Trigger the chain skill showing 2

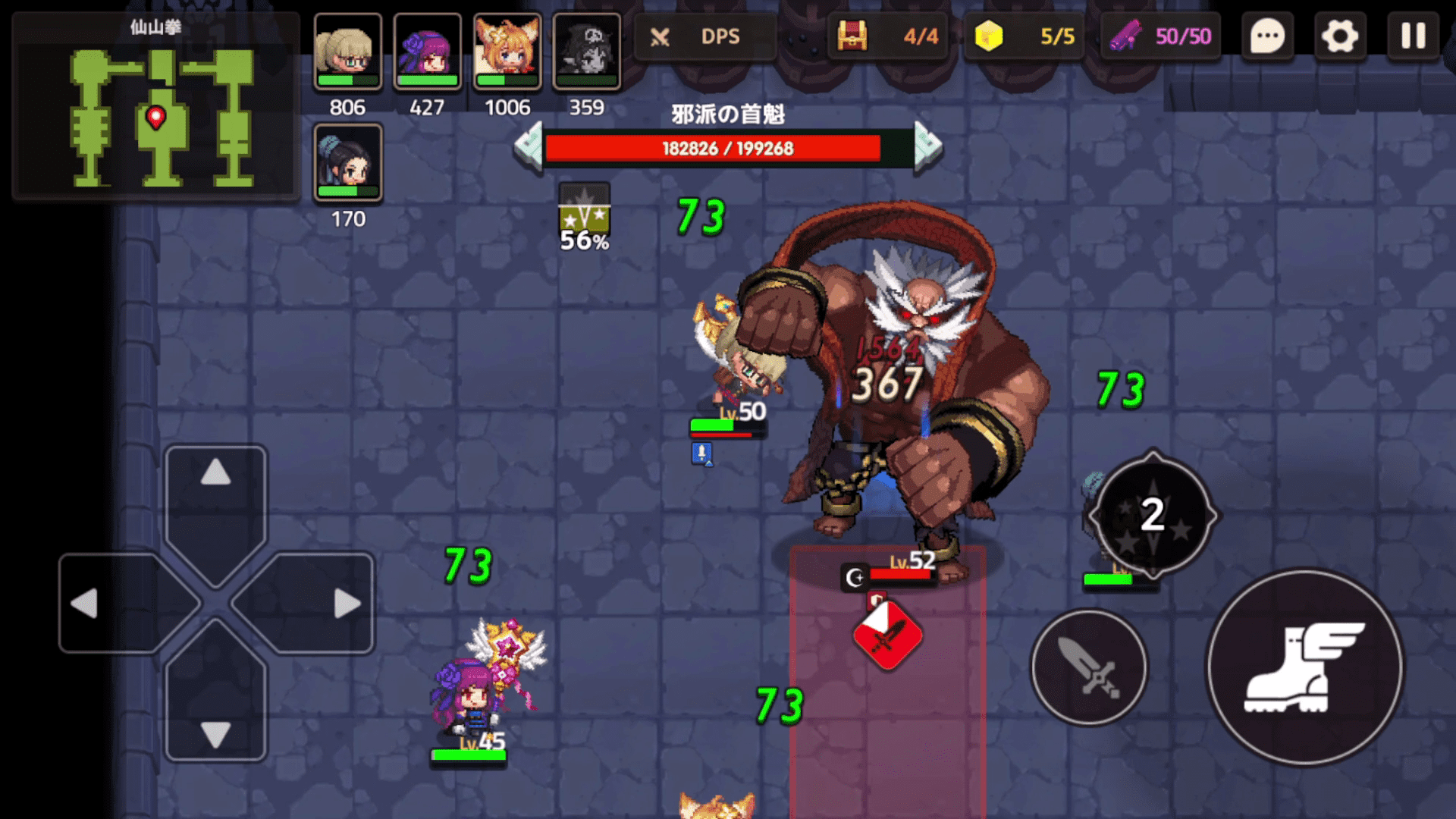click(1153, 516)
